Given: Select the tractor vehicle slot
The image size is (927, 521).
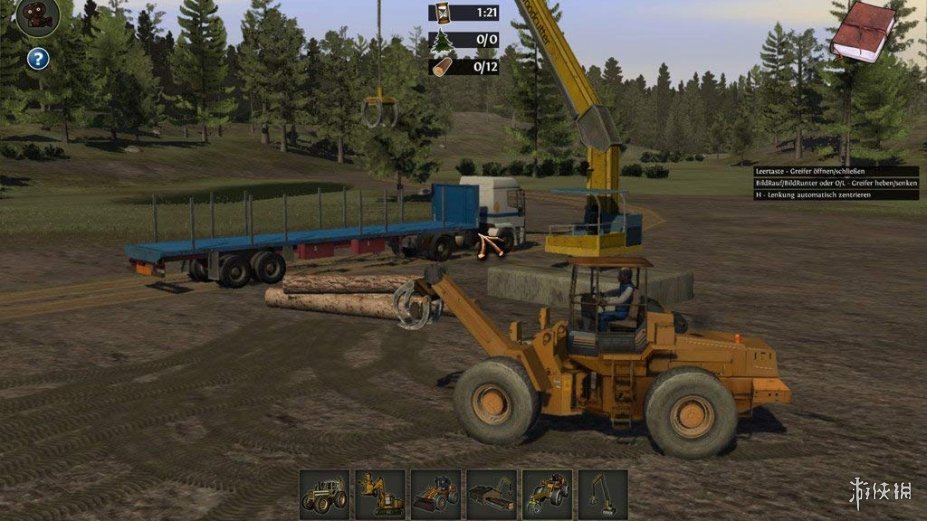Looking at the screenshot, I should click(325, 493).
